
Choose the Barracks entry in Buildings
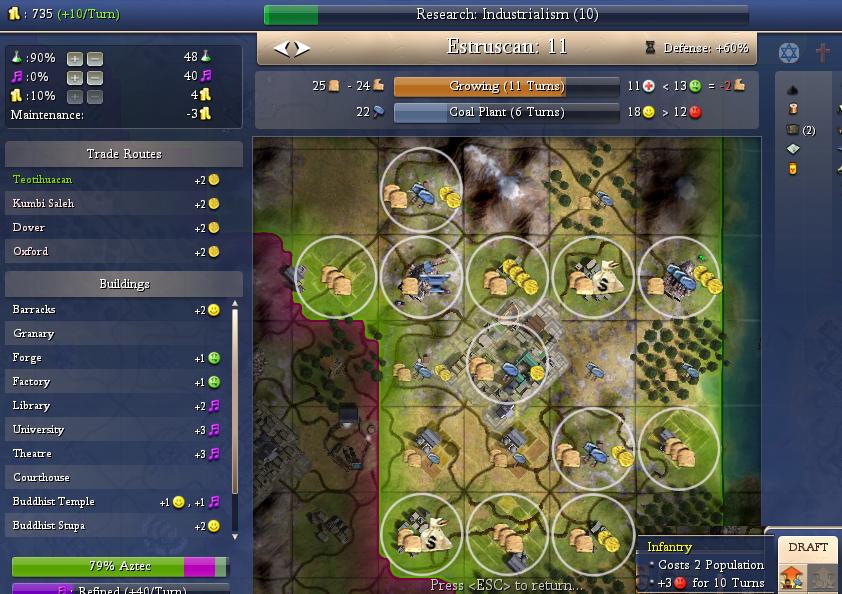pos(115,310)
